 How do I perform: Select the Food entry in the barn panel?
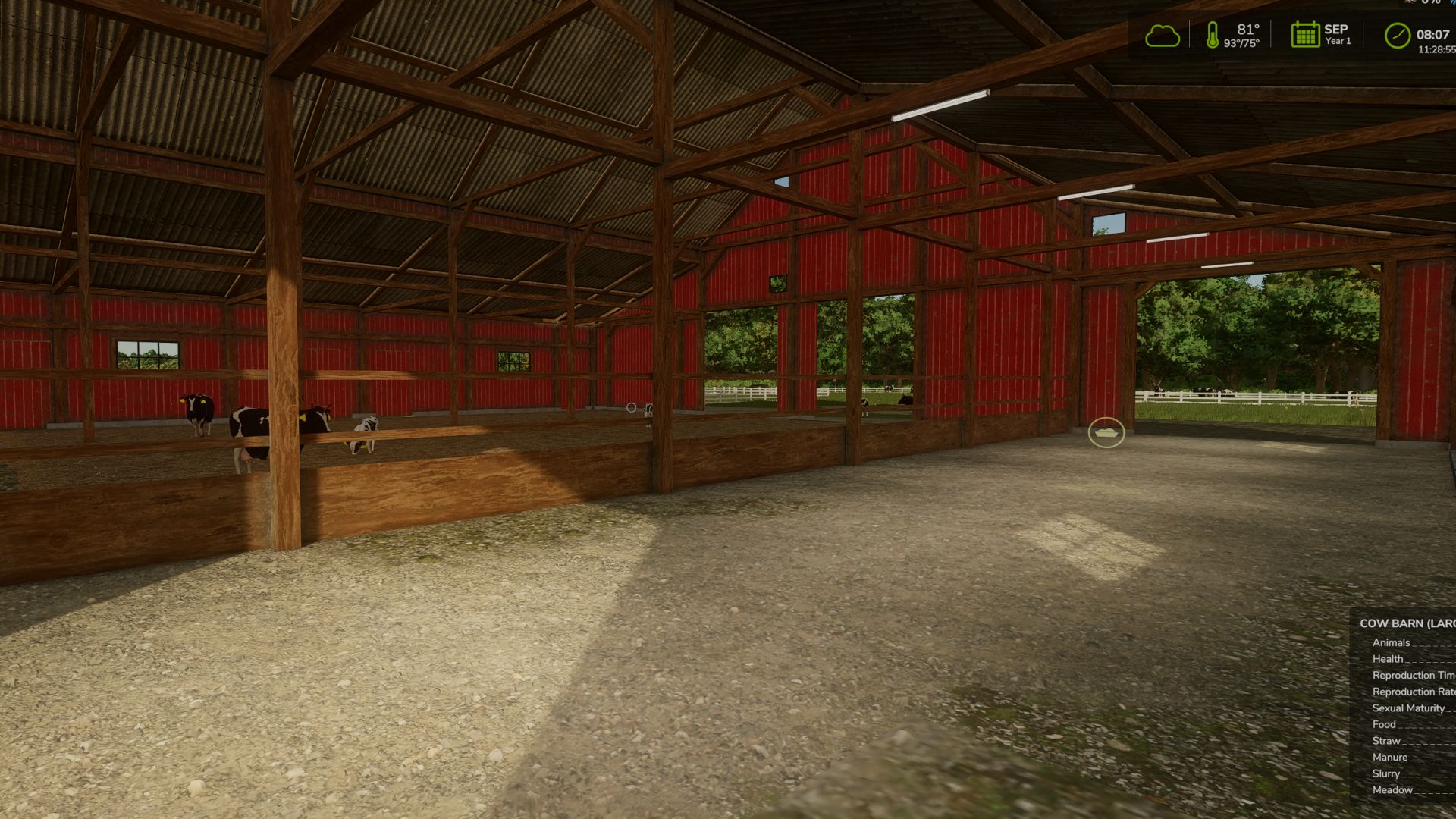click(x=1385, y=724)
